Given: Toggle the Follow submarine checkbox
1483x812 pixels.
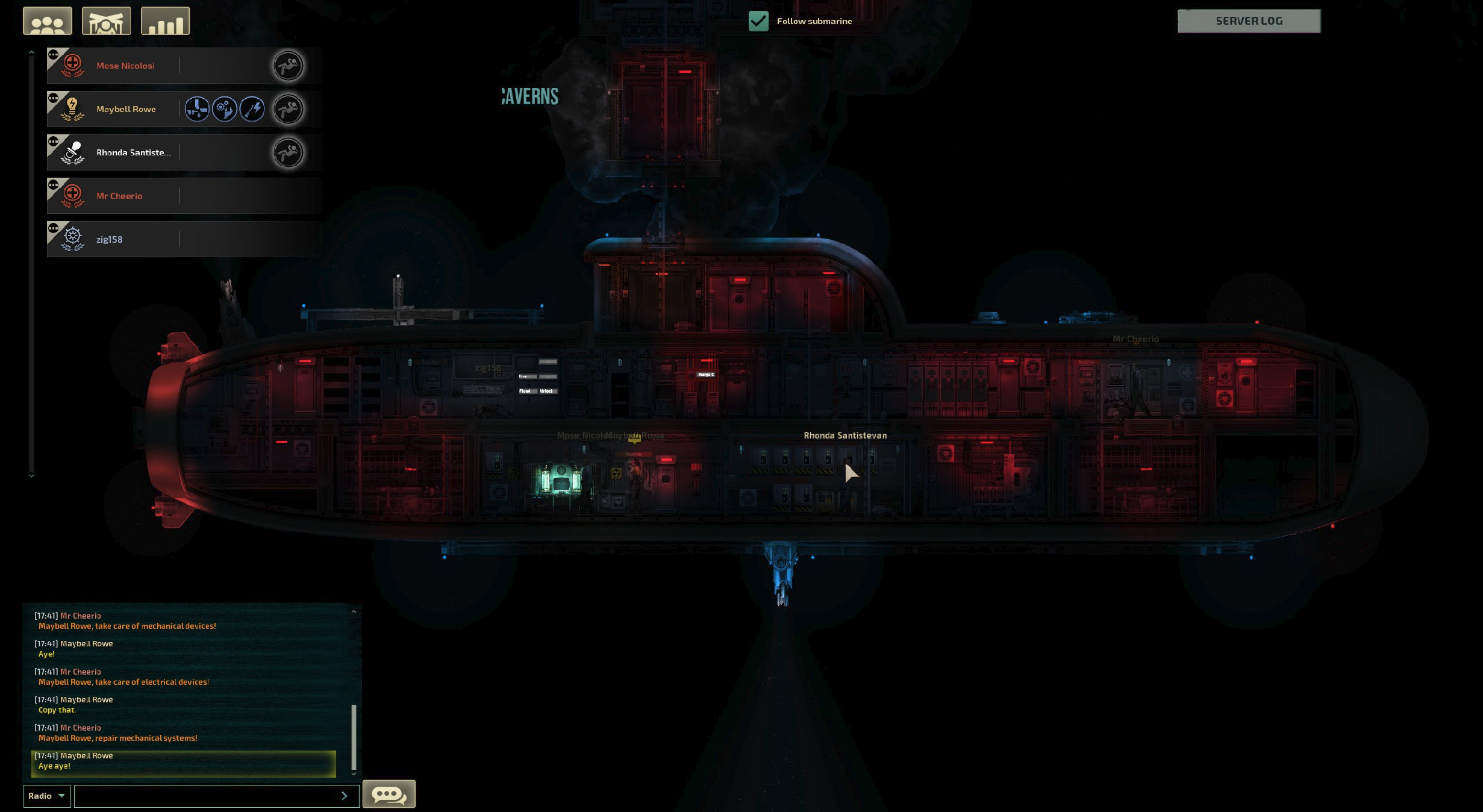Looking at the screenshot, I should pyautogui.click(x=758, y=21).
